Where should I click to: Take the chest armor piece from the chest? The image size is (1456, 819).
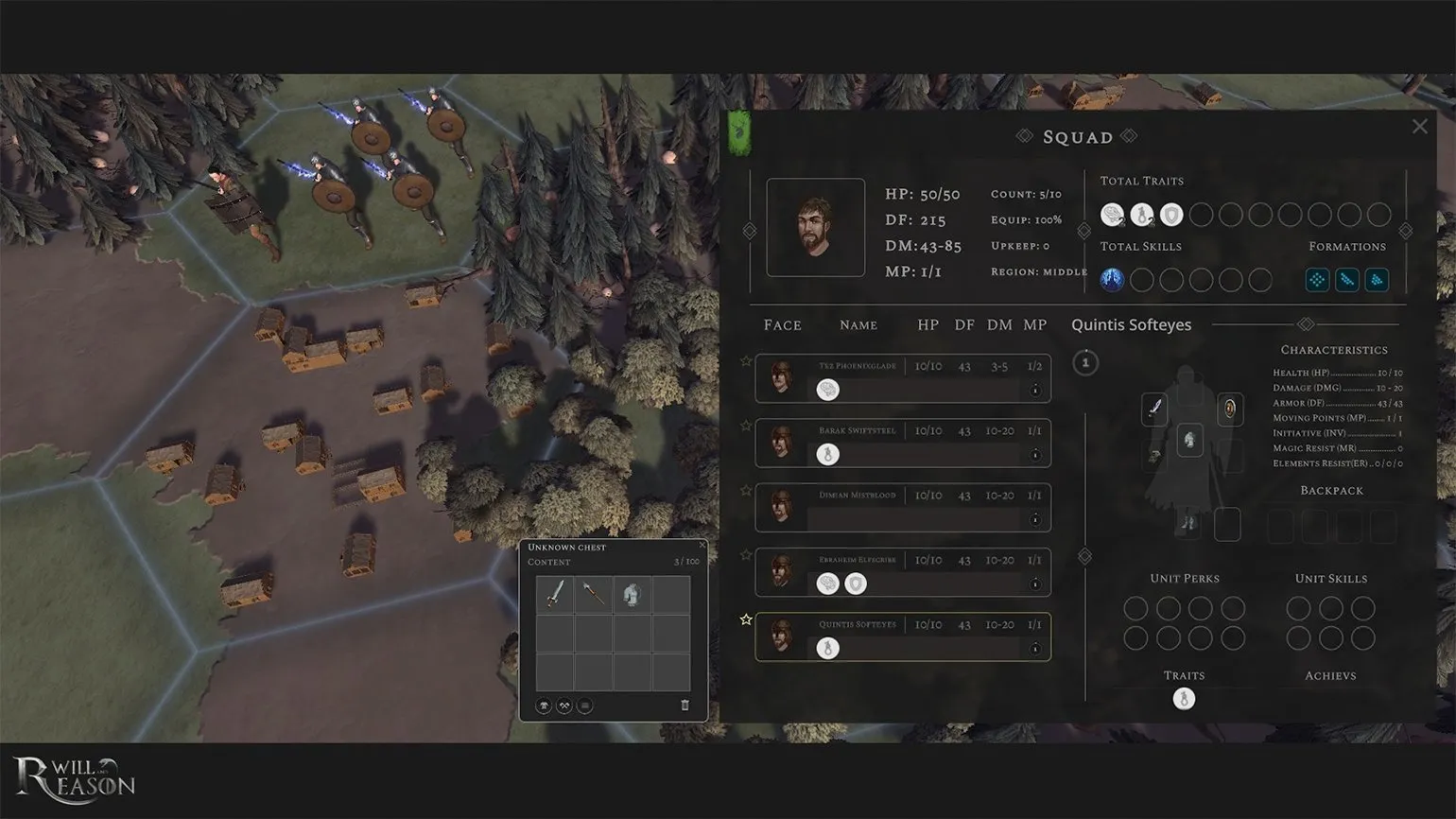(632, 594)
